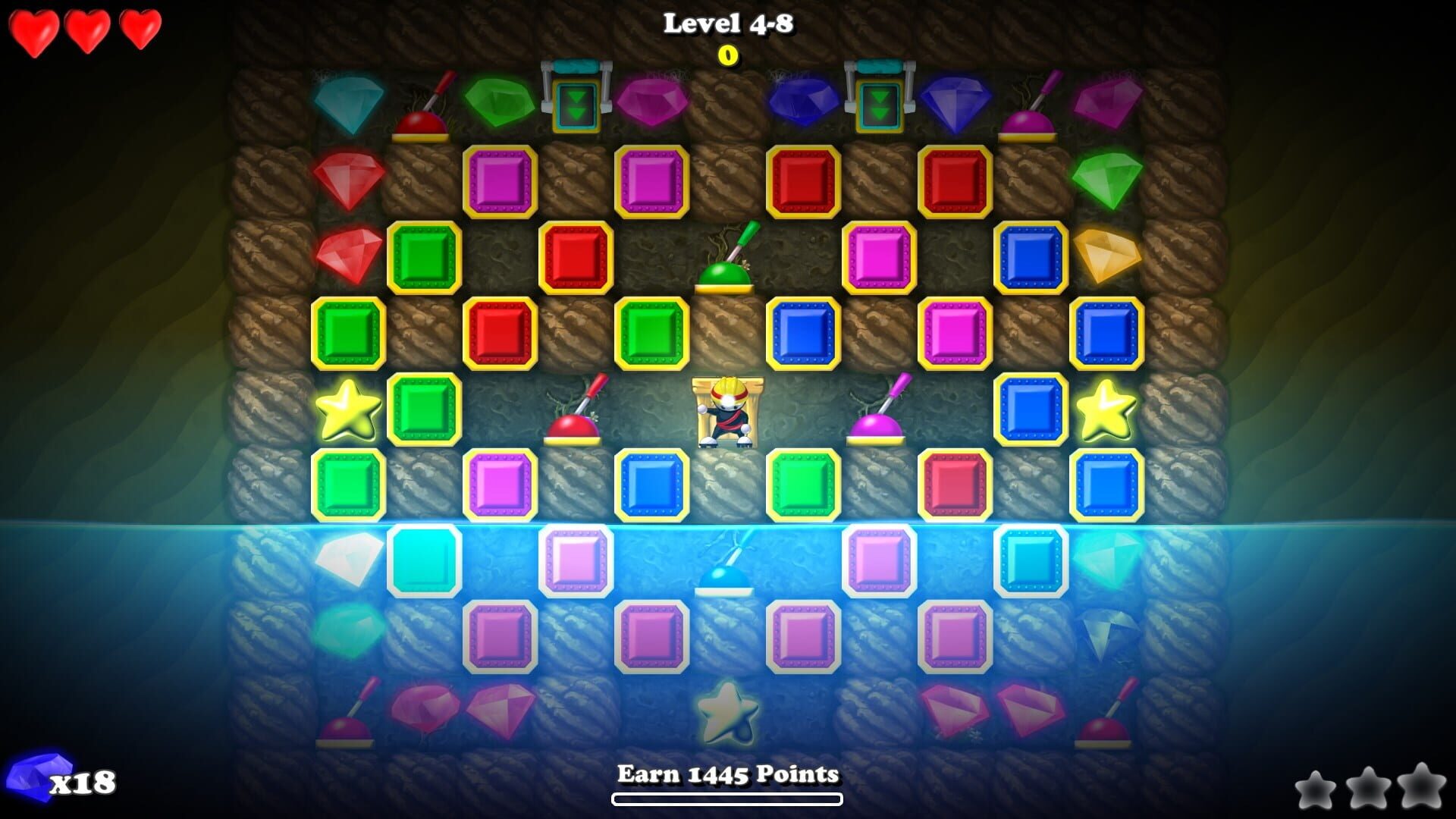The image size is (1456, 819).
Task: Toggle the yellow star gem on the right
Action: (x=1107, y=409)
